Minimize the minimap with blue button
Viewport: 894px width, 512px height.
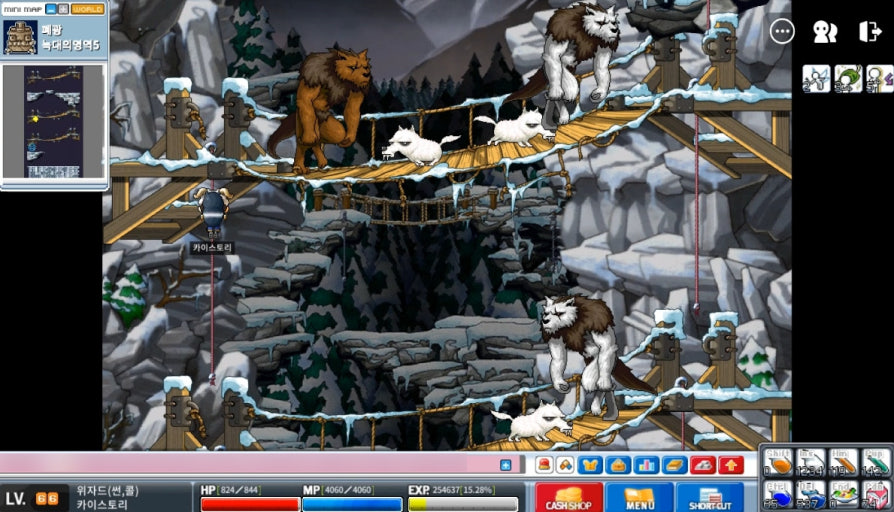(51, 9)
